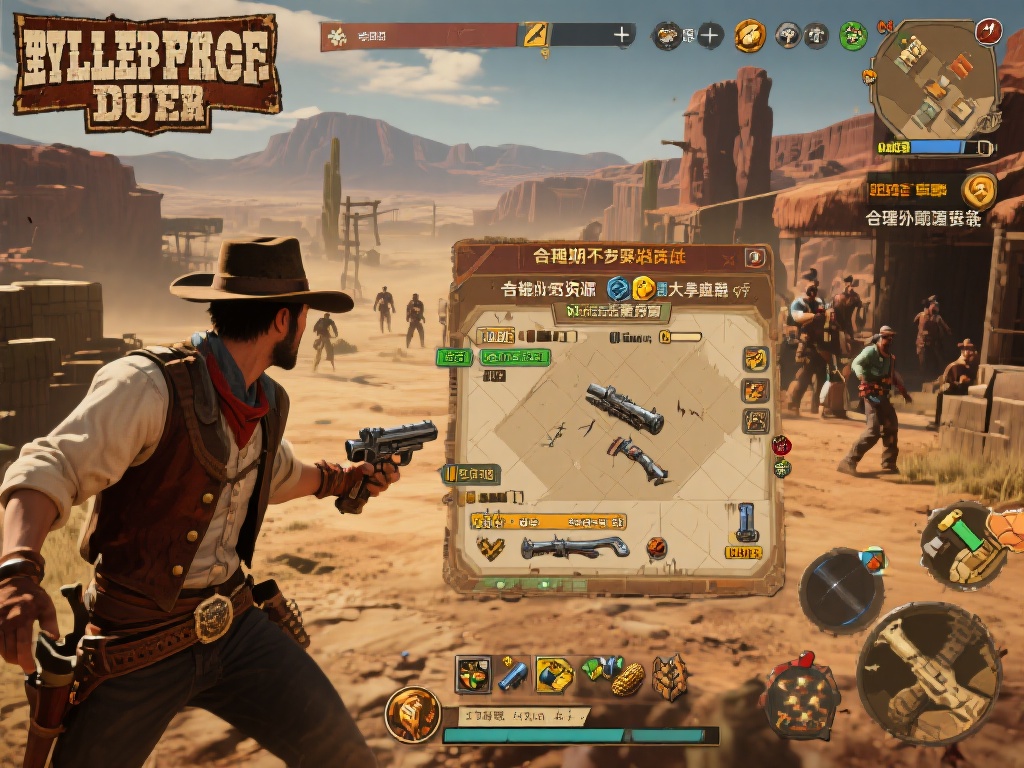Pick the golden corn hotbar item
The width and height of the screenshot is (1024, 768).
[627, 680]
